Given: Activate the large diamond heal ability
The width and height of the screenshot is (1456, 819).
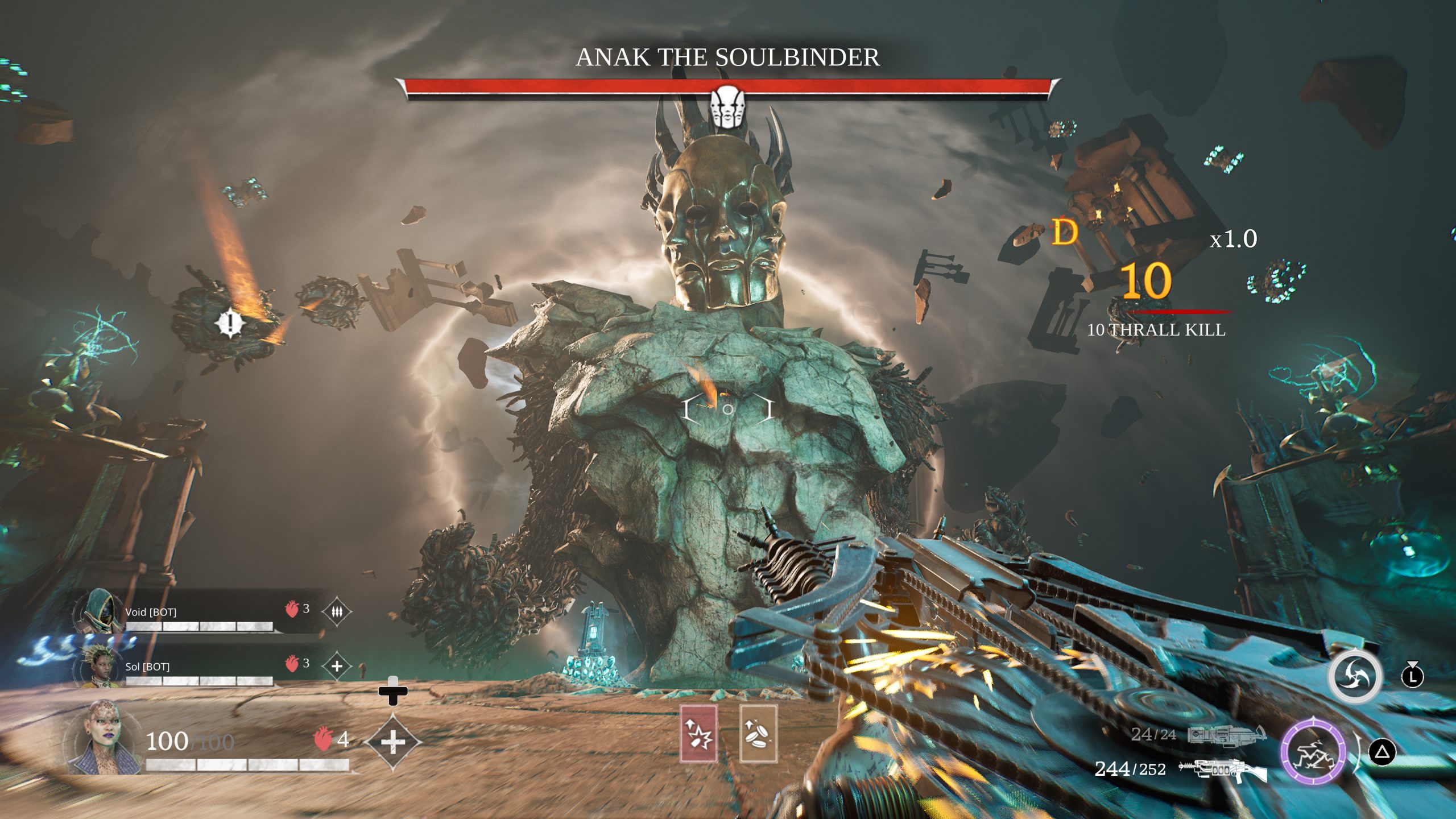Looking at the screenshot, I should 393,742.
